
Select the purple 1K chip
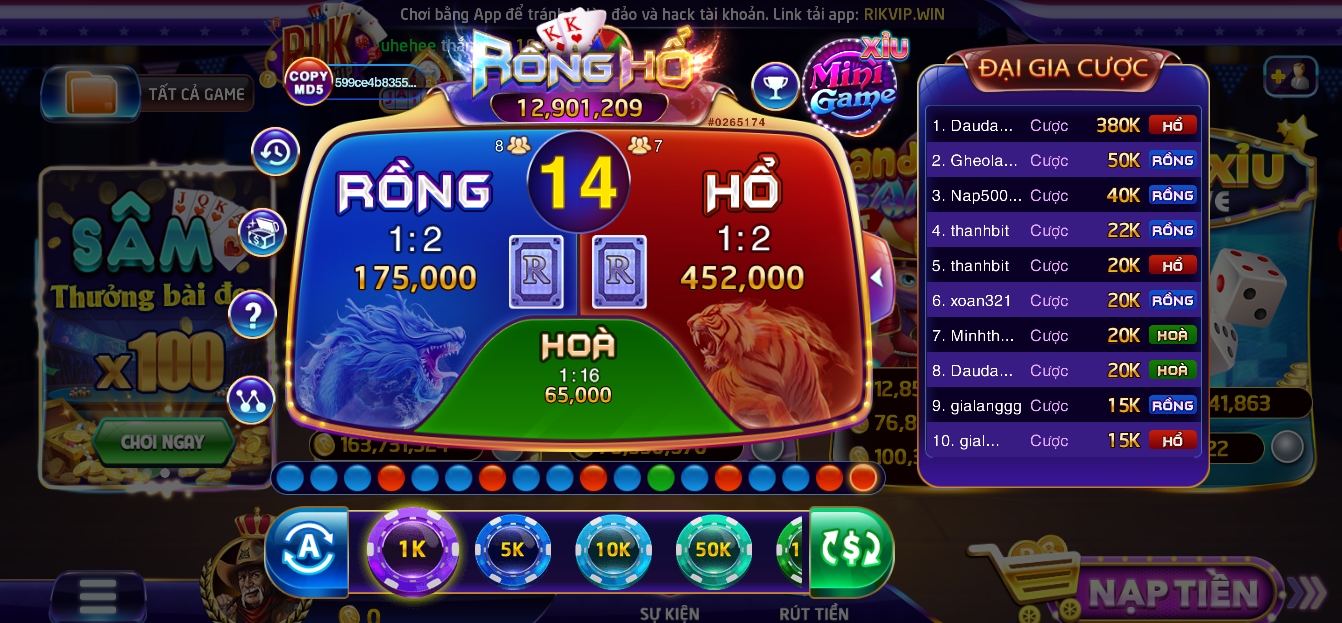412,549
